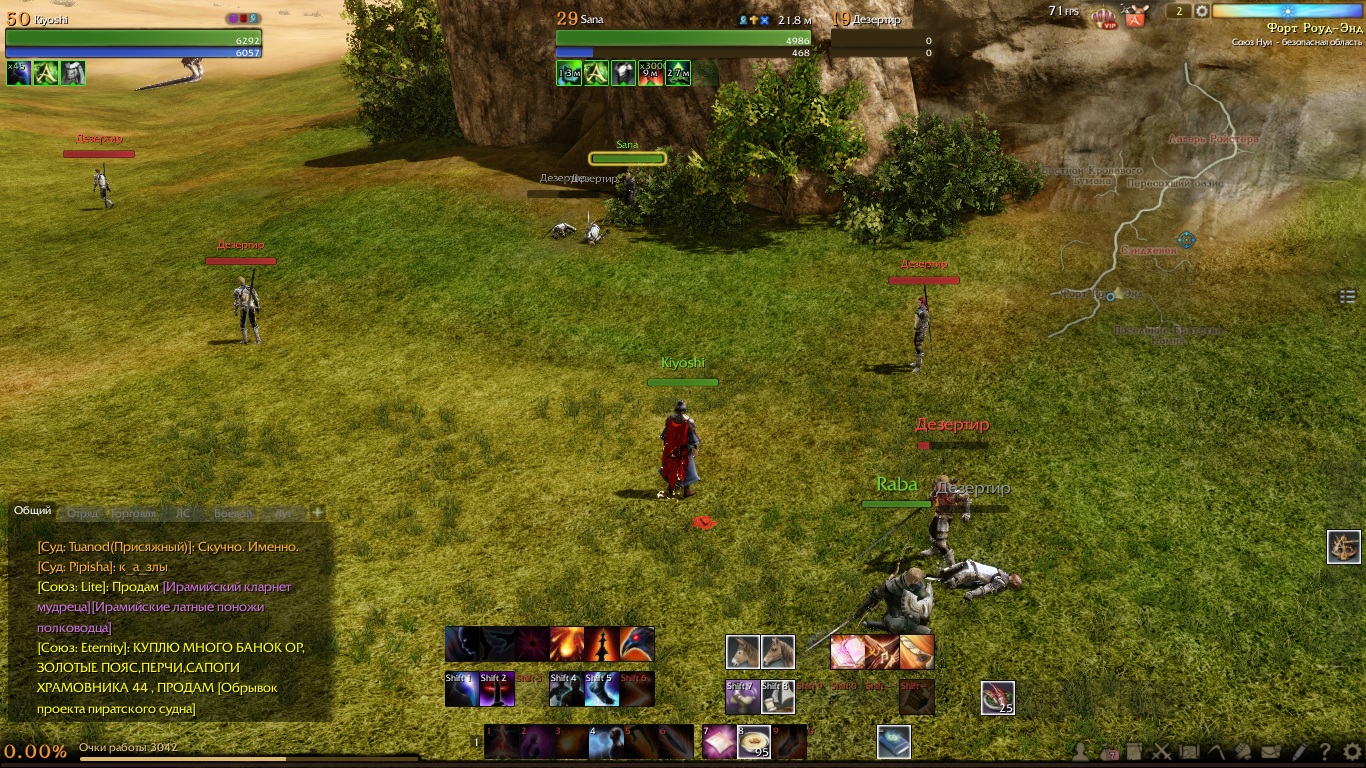The image size is (1366, 768).
Task: Summon the brown horse mount
Action: [x=778, y=652]
